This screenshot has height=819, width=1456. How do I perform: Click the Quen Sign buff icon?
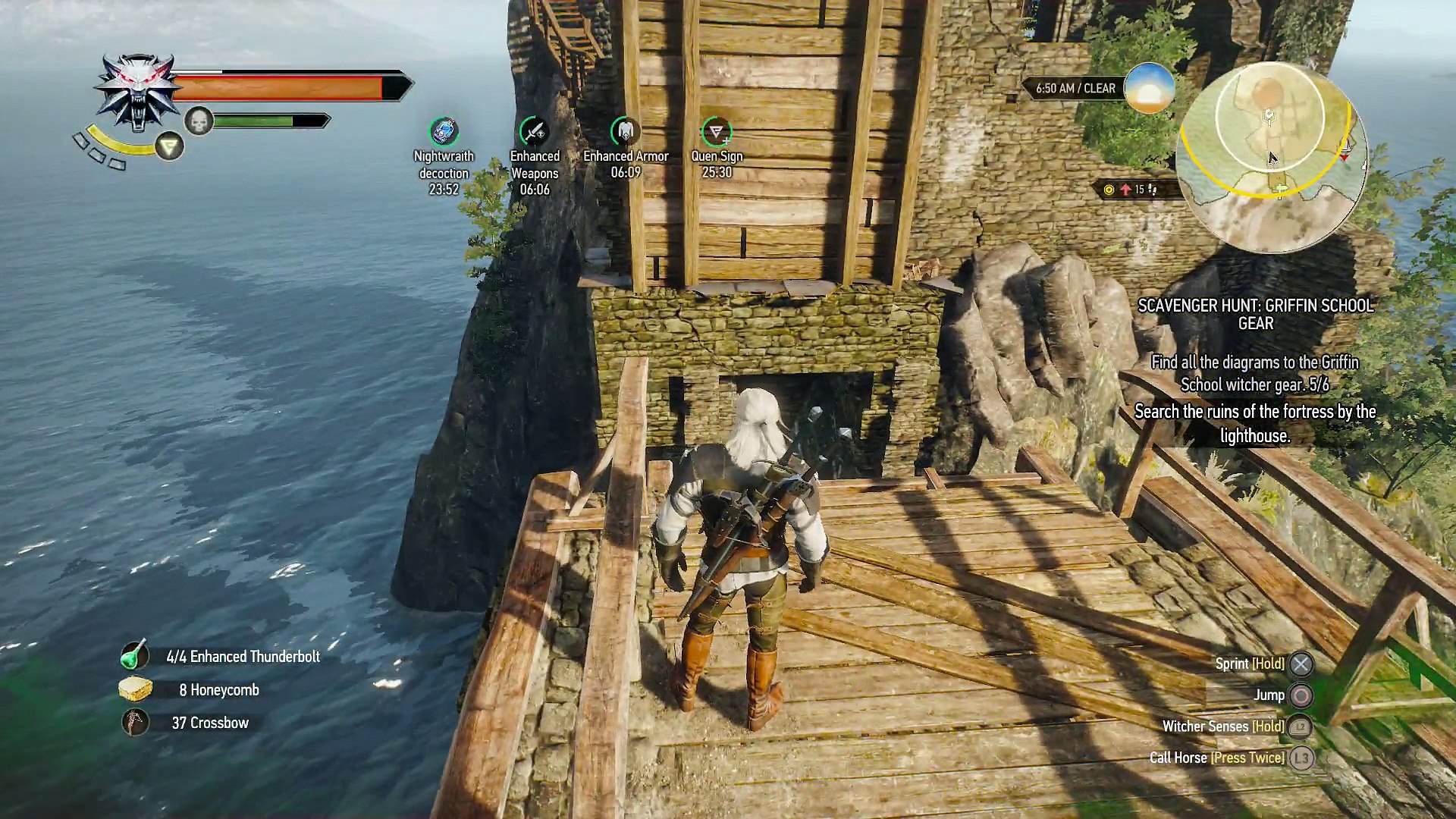(716, 132)
